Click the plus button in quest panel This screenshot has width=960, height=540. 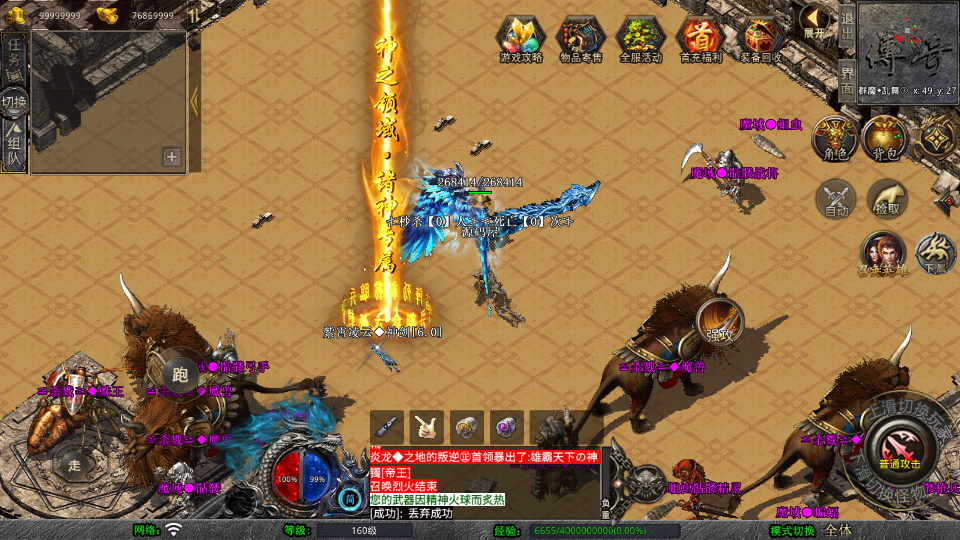[x=172, y=156]
